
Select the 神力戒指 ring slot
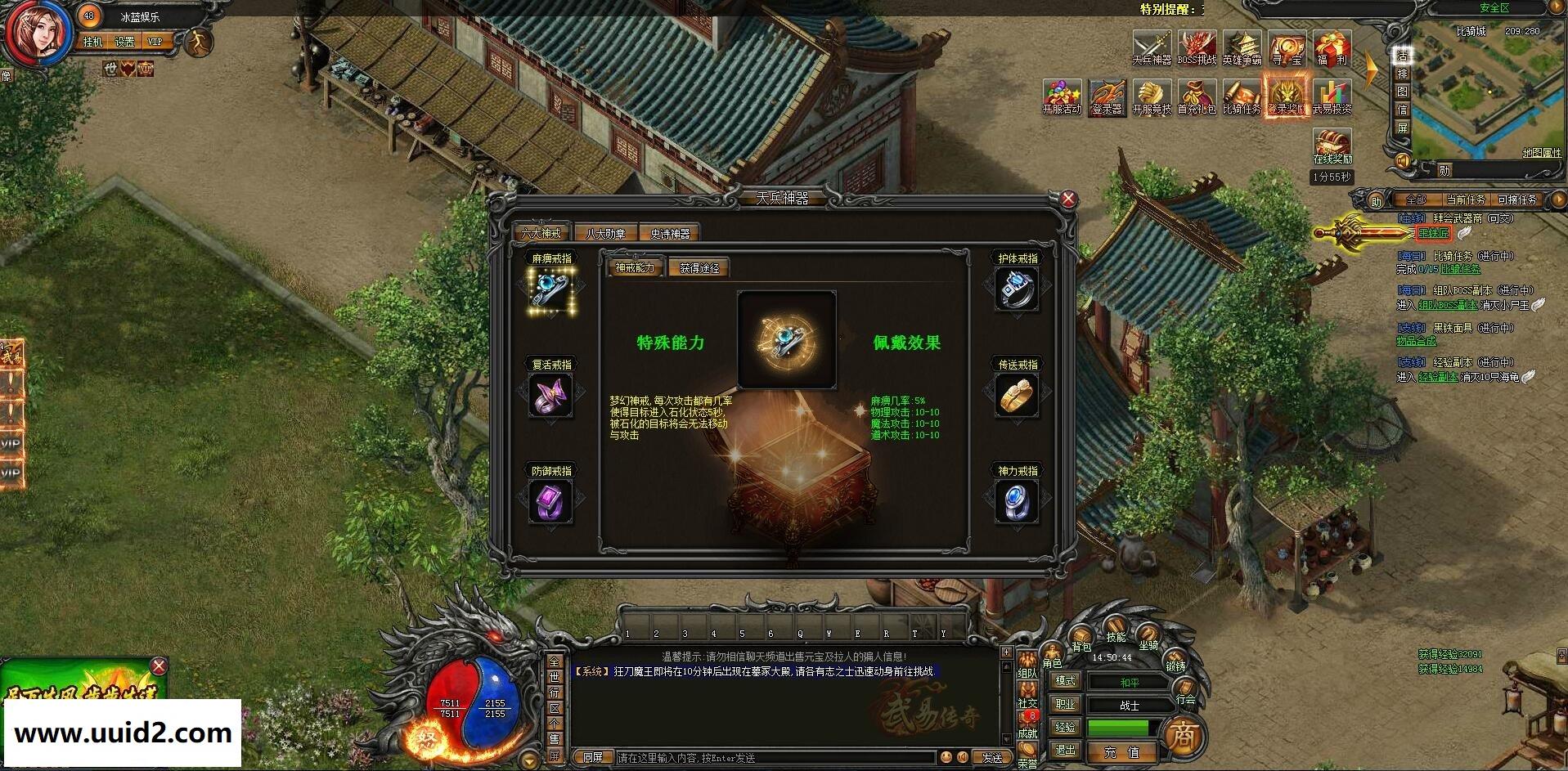[1017, 499]
